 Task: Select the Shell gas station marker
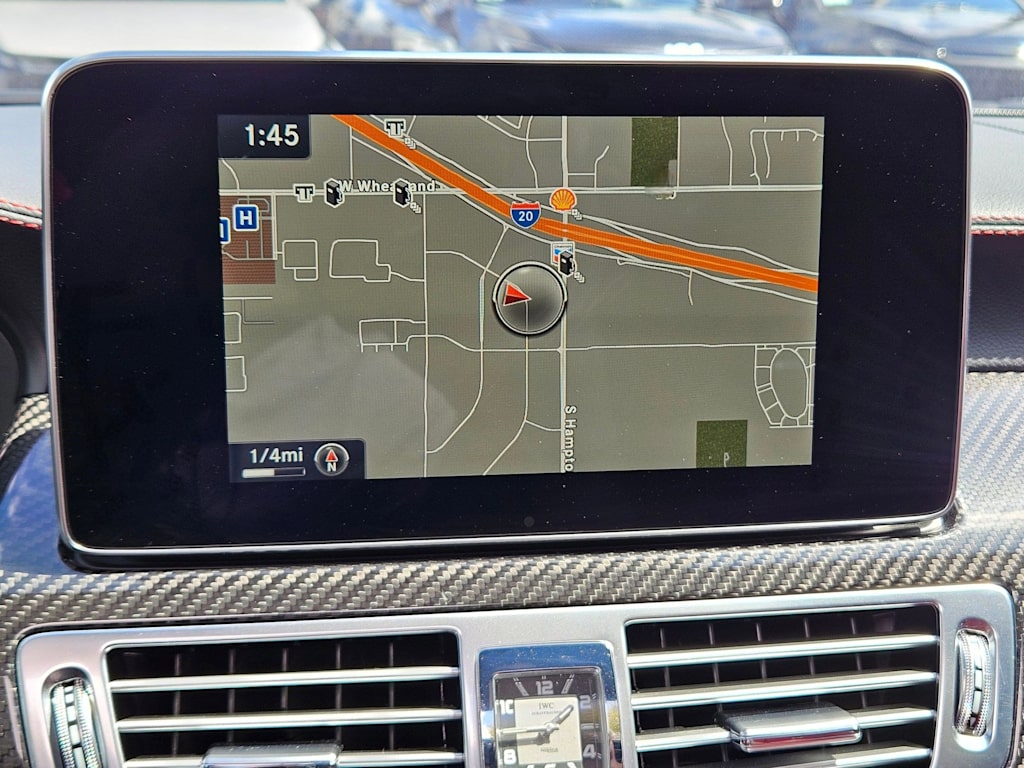pyautogui.click(x=563, y=199)
